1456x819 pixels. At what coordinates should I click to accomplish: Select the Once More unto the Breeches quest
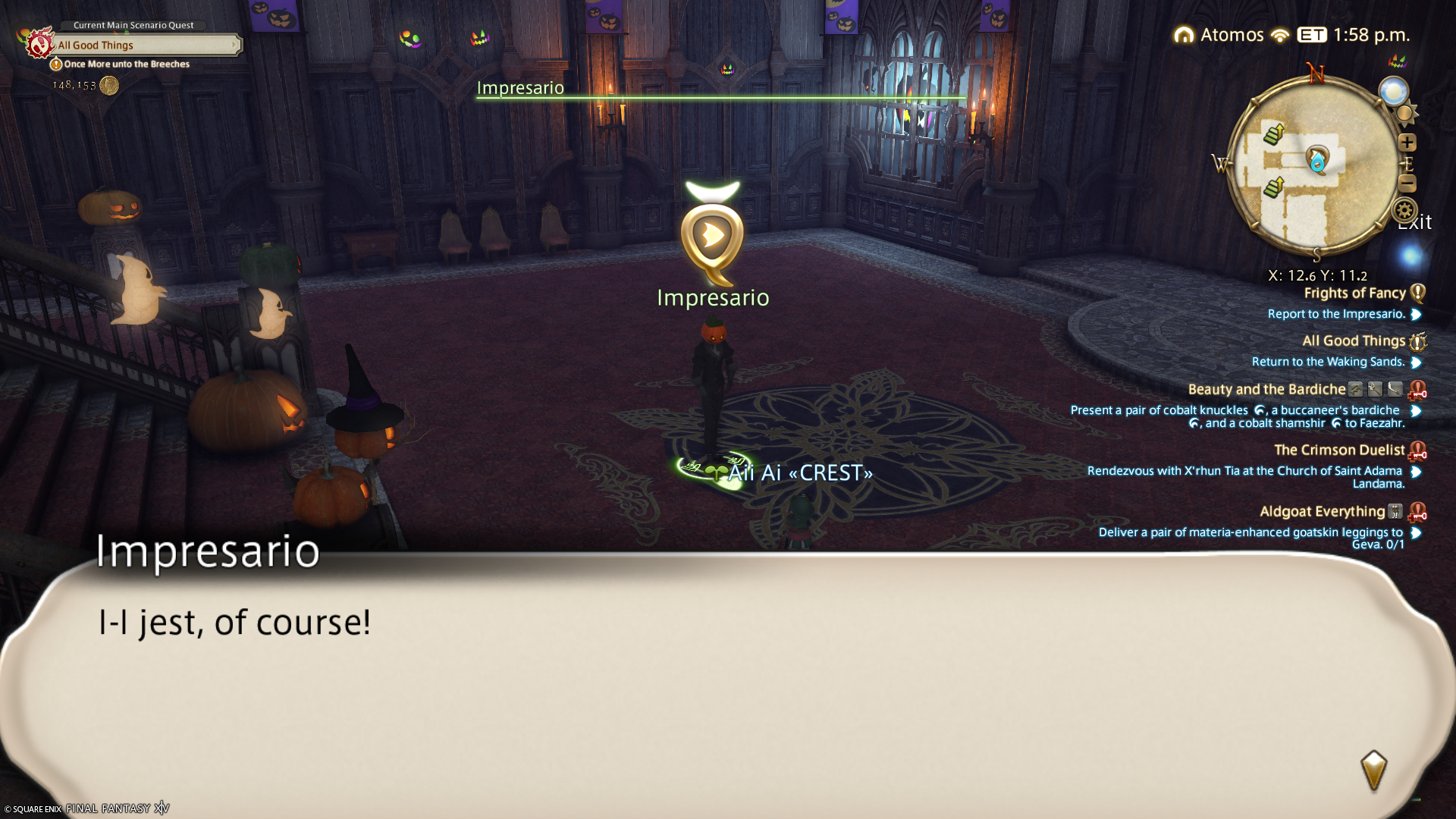[126, 64]
